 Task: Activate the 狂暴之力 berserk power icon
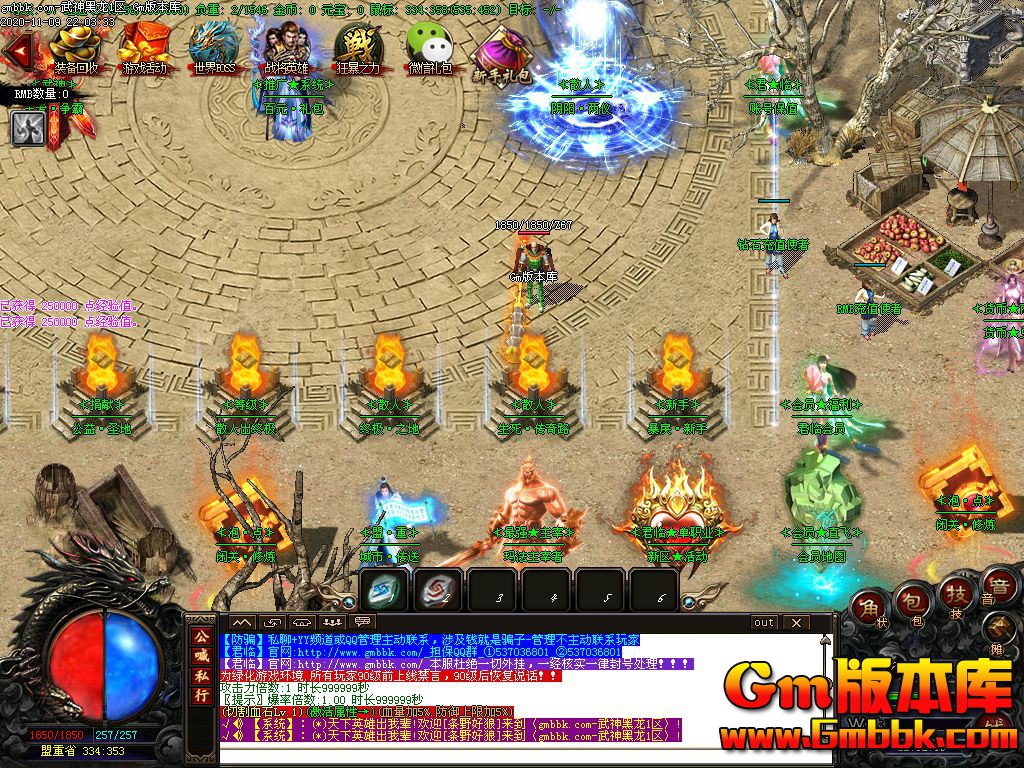358,46
